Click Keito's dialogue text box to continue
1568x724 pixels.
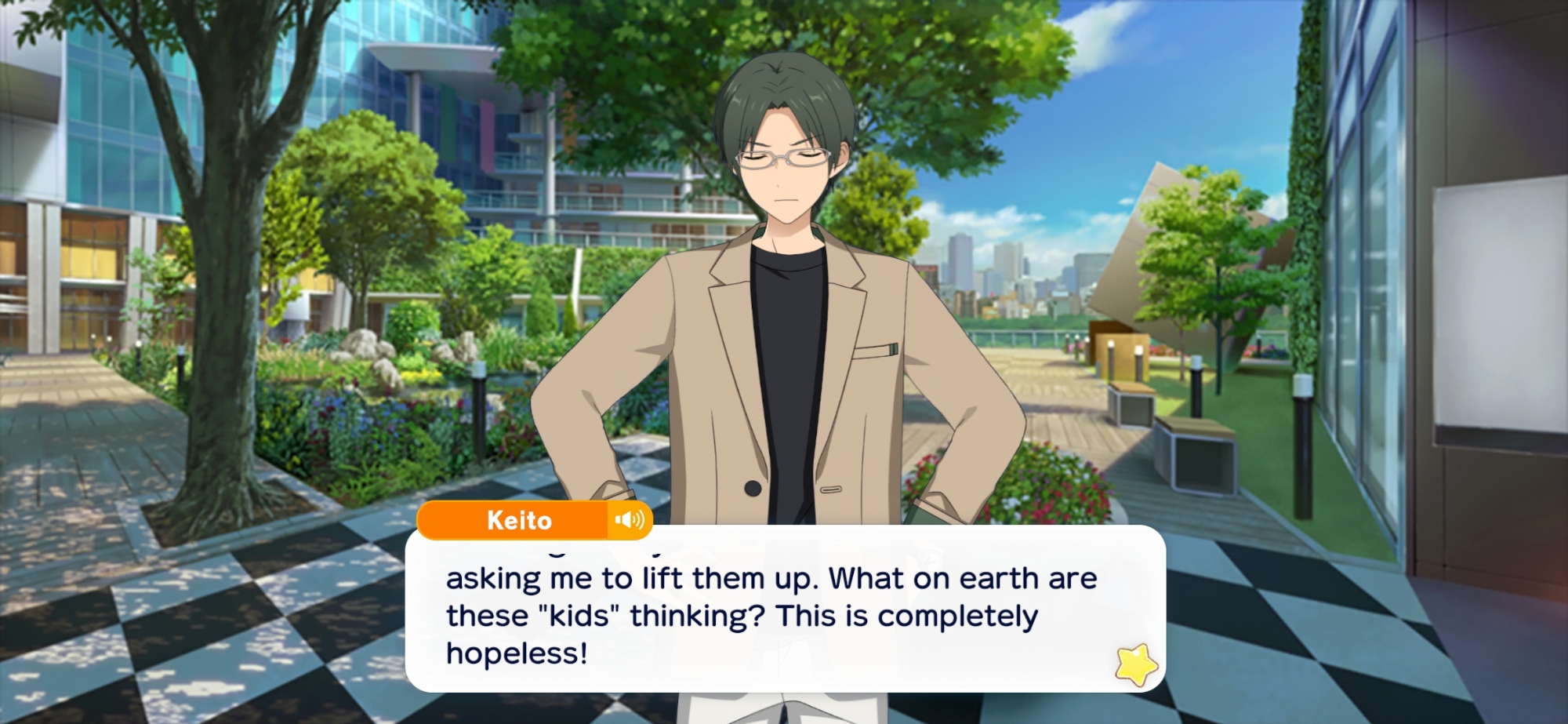pyautogui.click(x=784, y=615)
